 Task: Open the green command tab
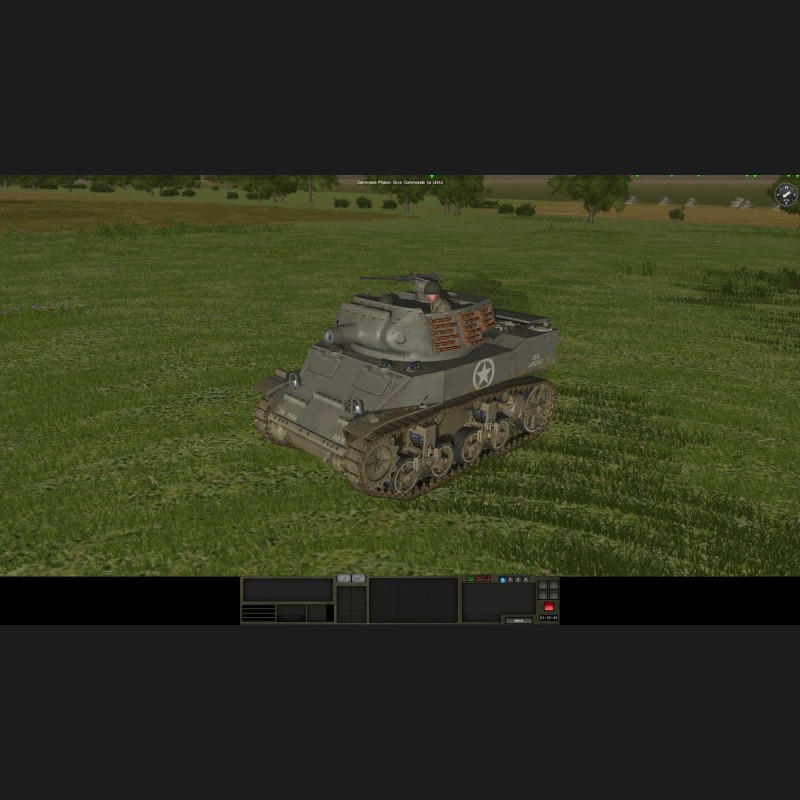coord(470,578)
